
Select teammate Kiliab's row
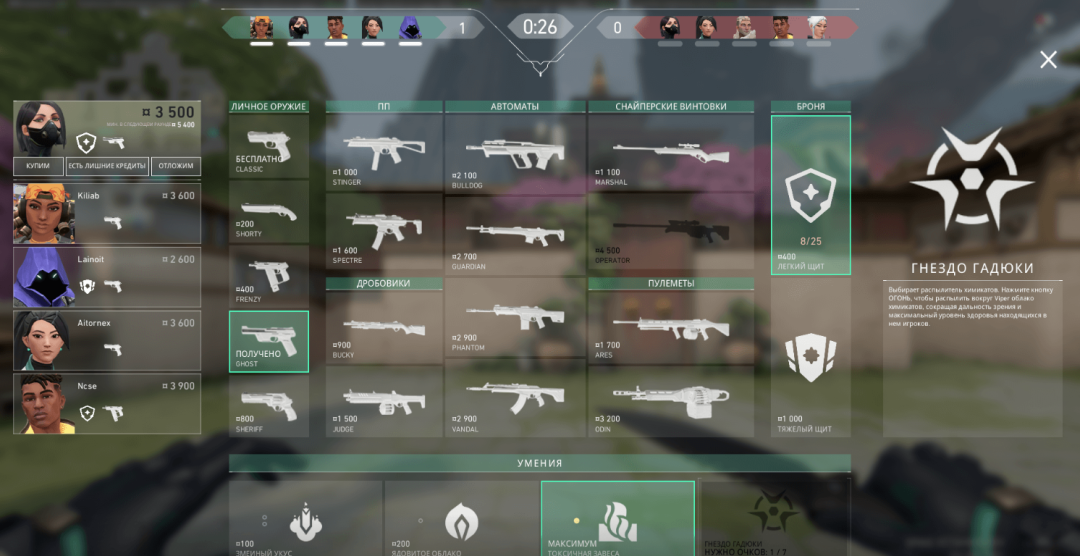[107, 212]
